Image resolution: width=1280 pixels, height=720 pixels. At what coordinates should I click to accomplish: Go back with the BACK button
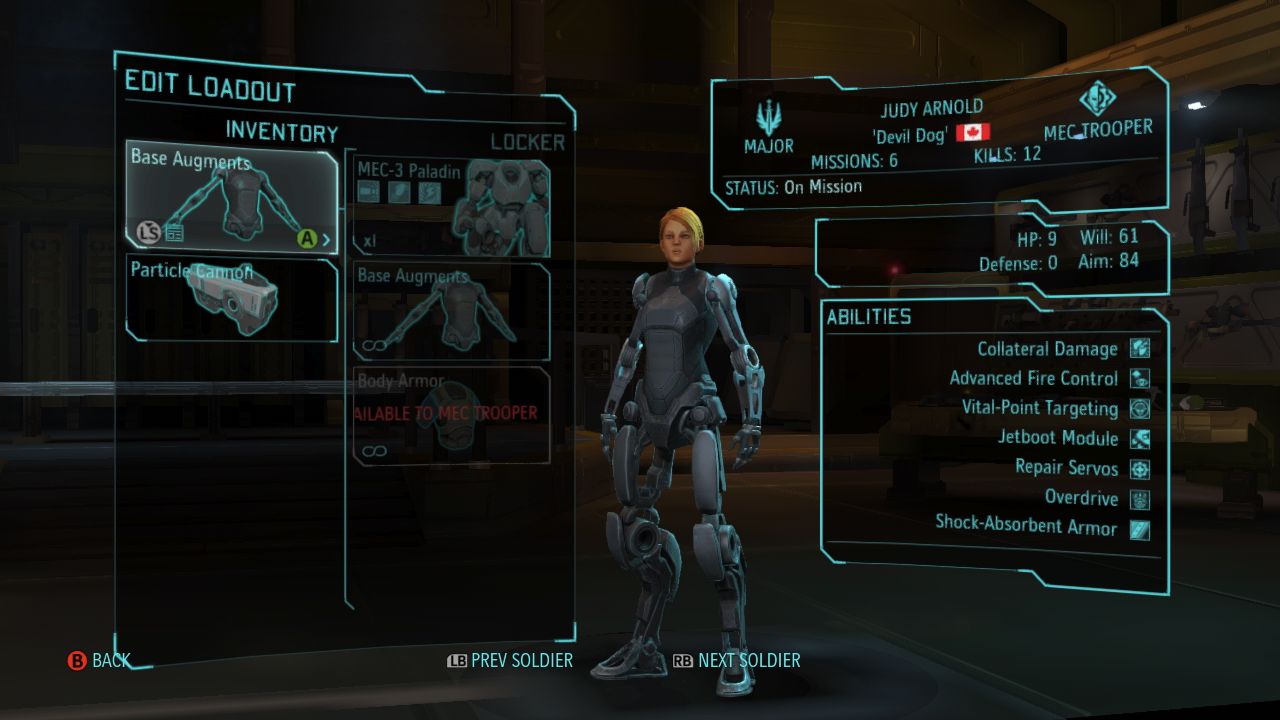pos(99,660)
